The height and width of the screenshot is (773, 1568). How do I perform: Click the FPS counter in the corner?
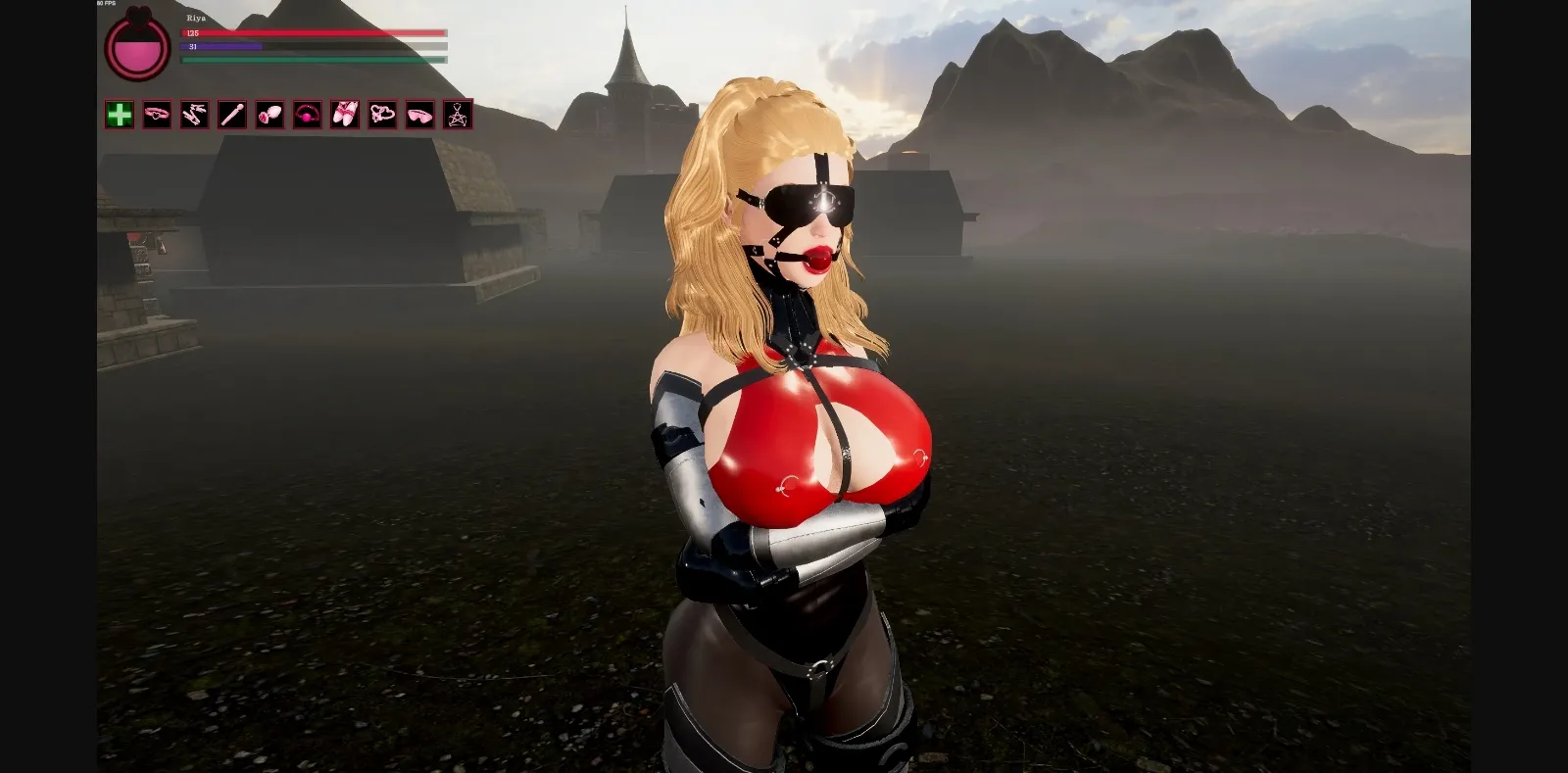click(106, 4)
